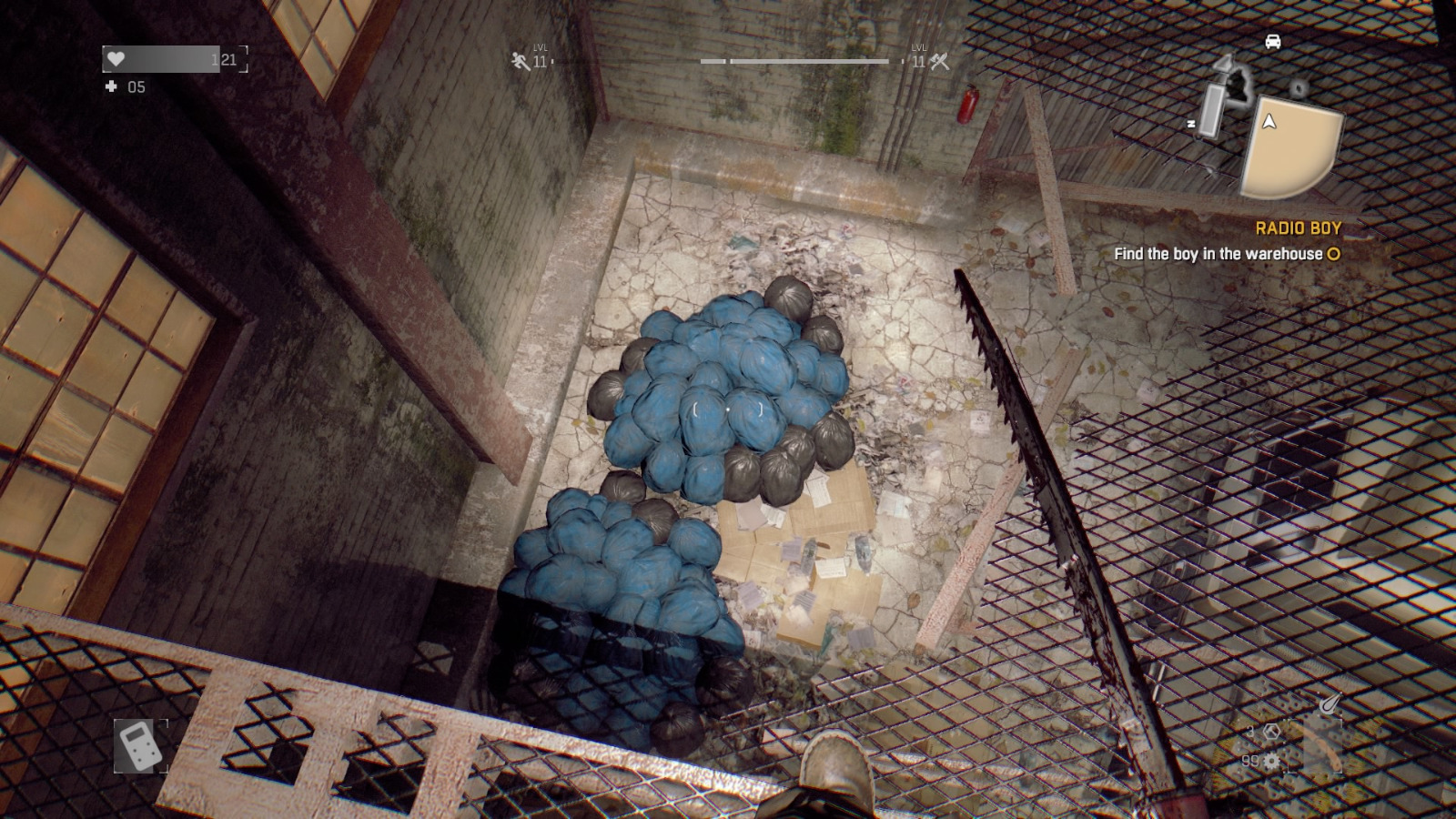Viewport: 1456px width, 819px height.
Task: Click the heart health icon
Action: 115,60
